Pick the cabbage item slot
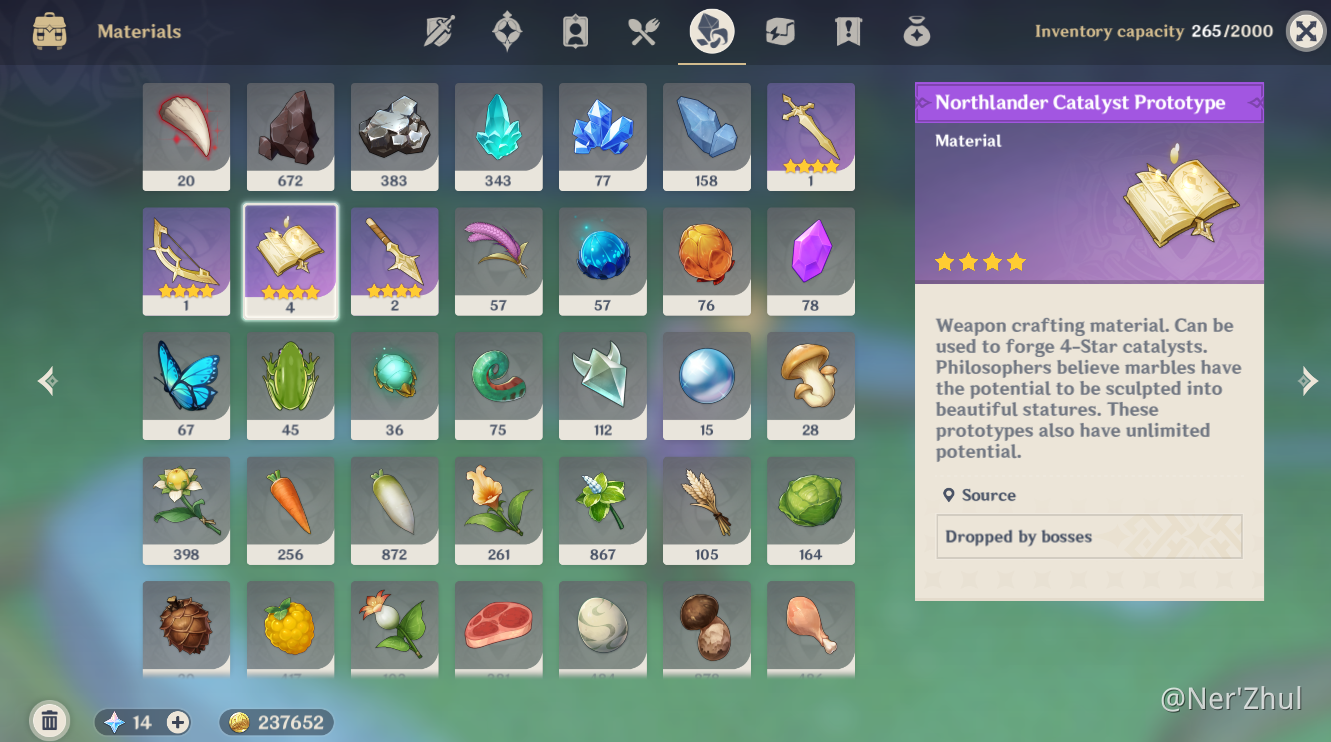The height and width of the screenshot is (742, 1331). (x=810, y=510)
